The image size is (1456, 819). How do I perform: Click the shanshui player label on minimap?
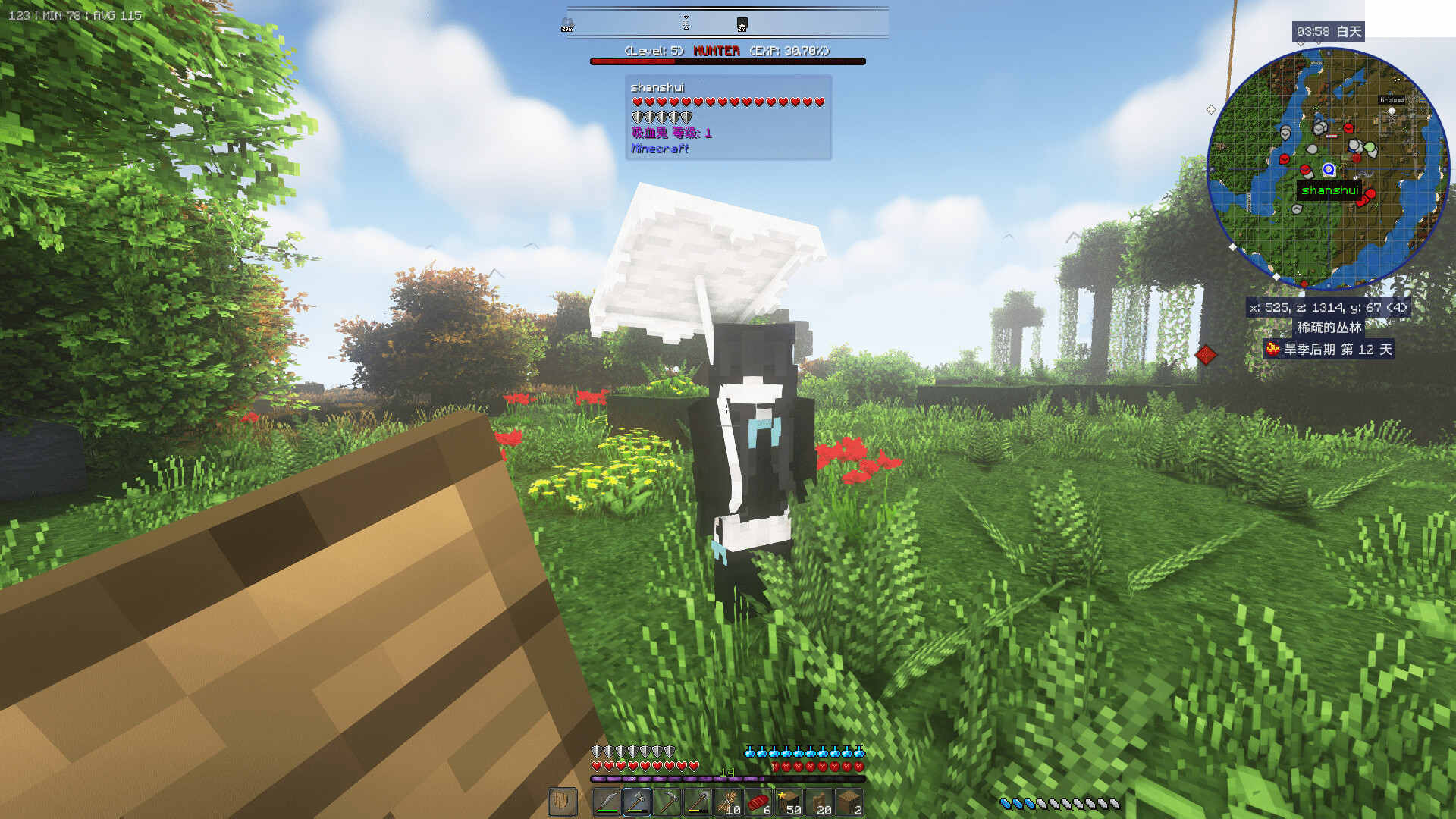1329,190
